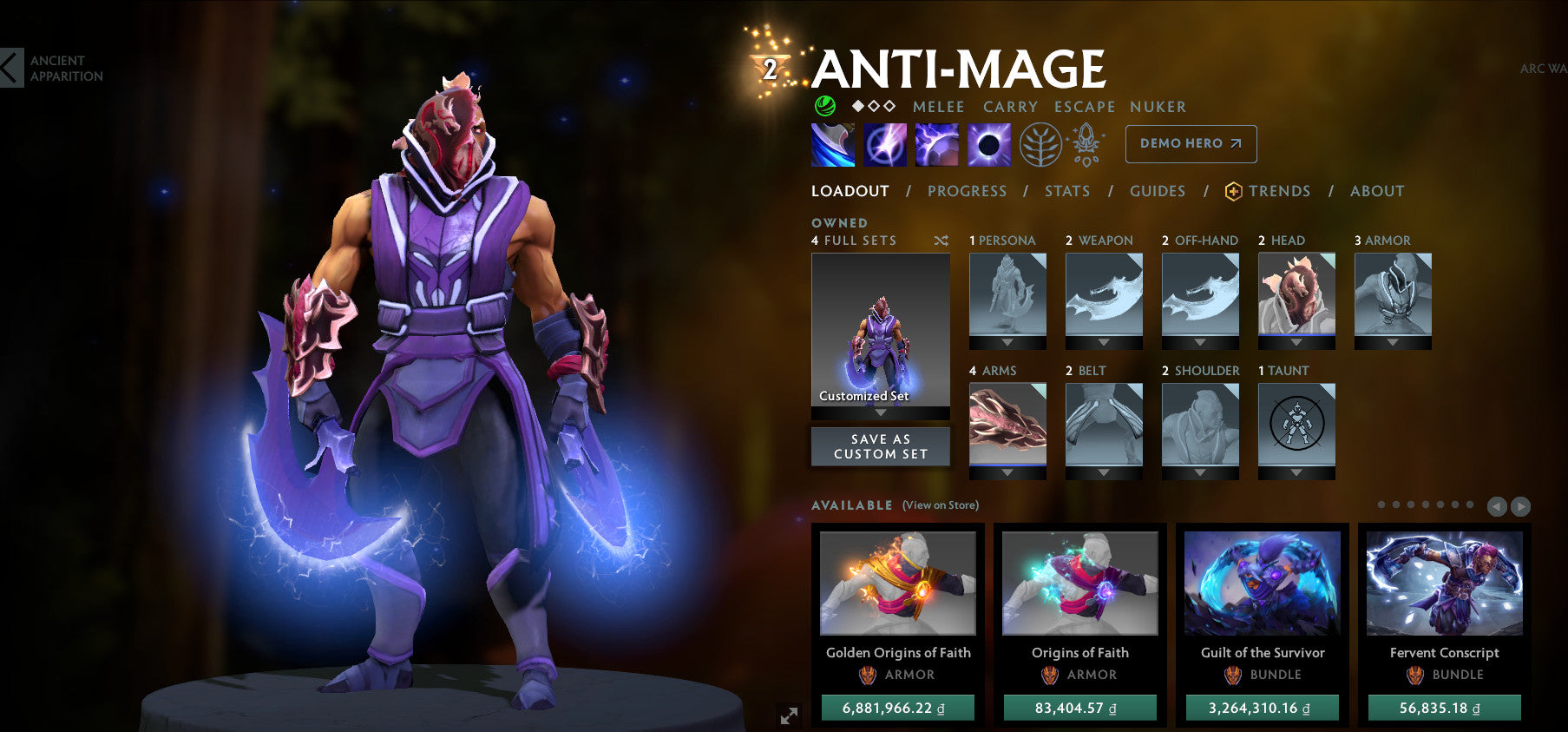1568x732 pixels.
Task: Select the Mana Break ability icon
Action: pos(832,144)
